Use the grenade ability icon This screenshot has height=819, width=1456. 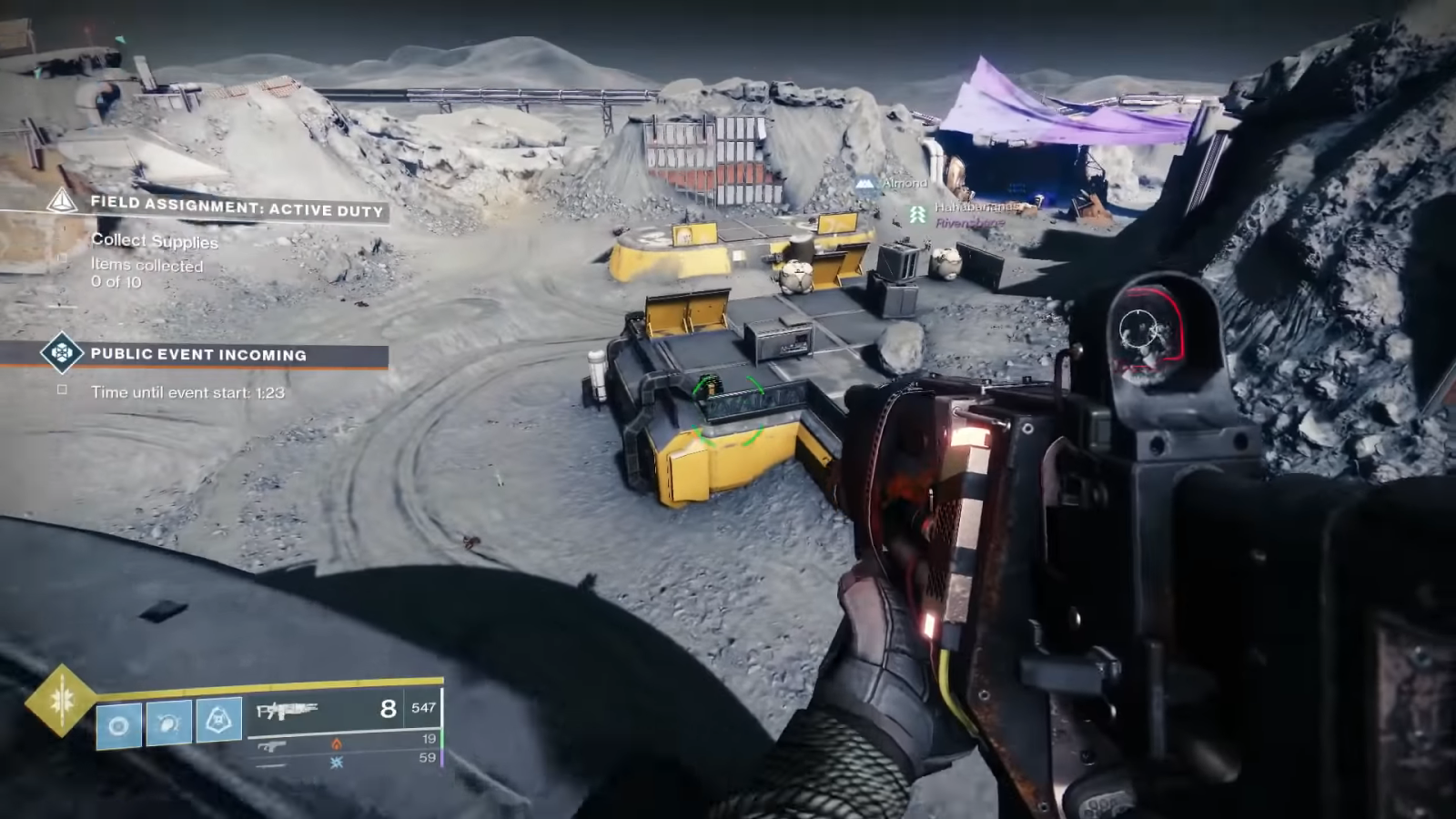click(119, 725)
